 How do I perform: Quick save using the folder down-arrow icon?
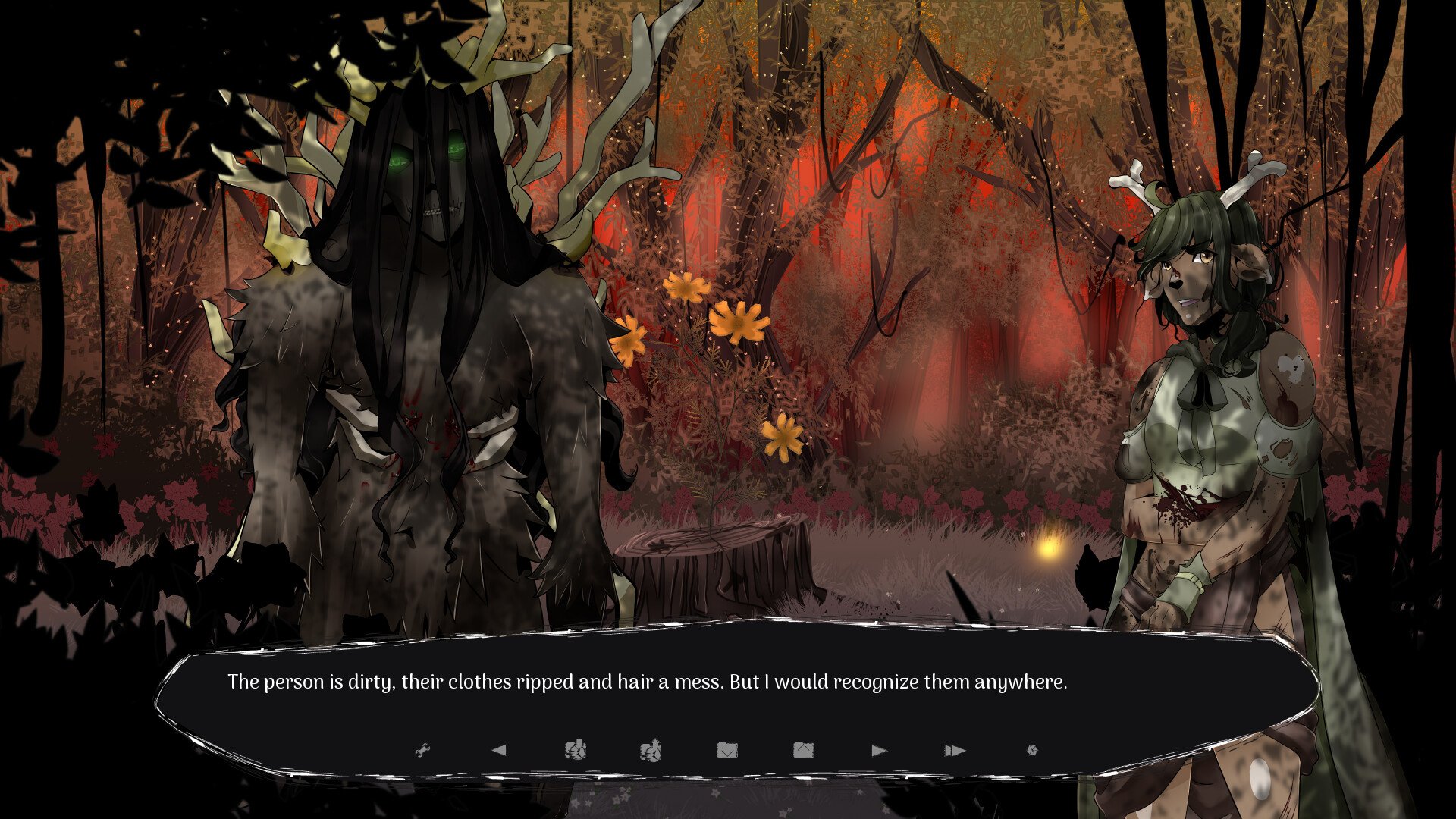click(728, 749)
